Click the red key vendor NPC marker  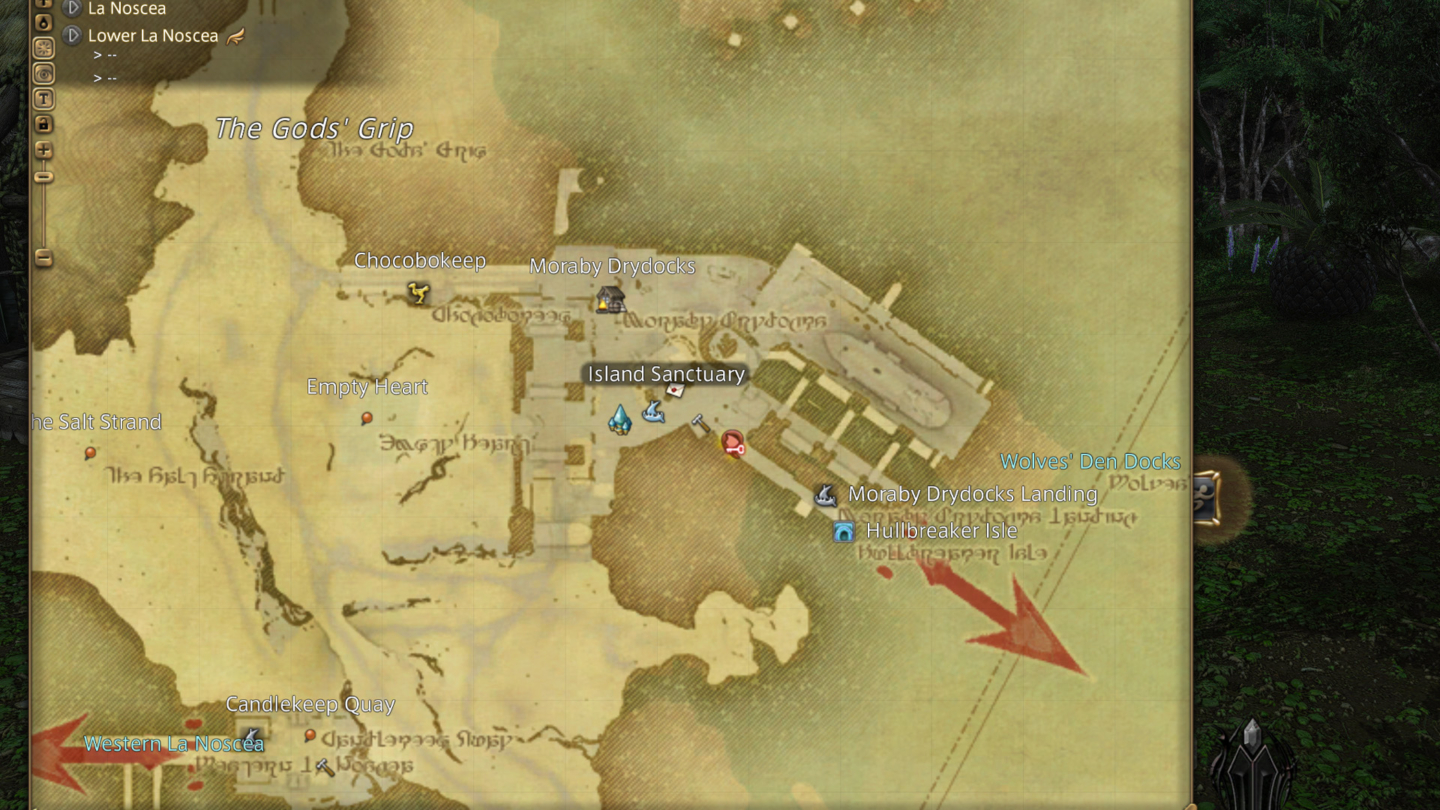(x=734, y=444)
